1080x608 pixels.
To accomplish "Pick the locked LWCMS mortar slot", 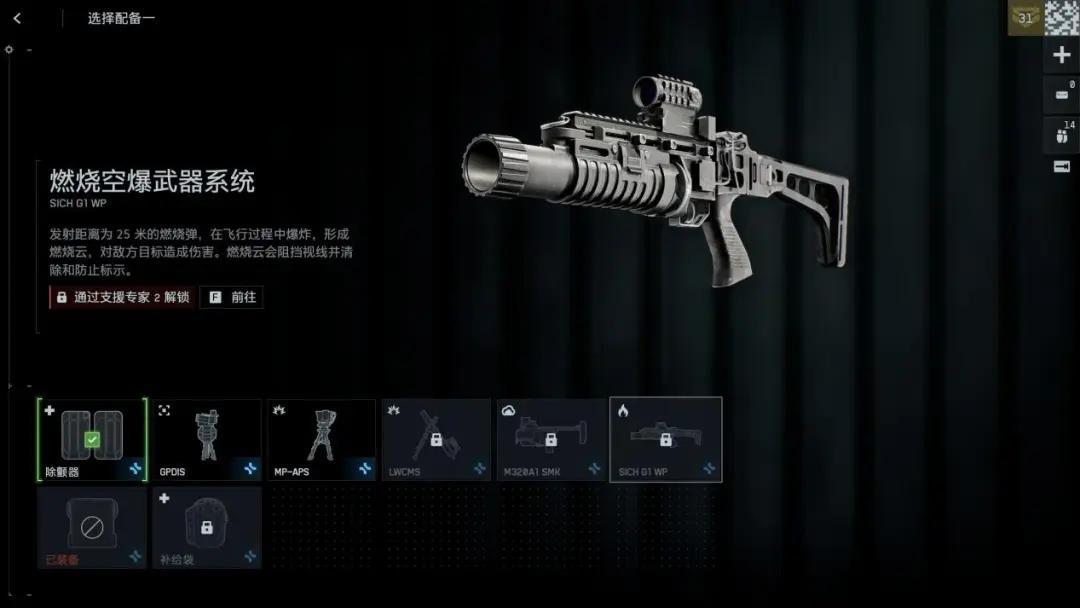I will 436,439.
